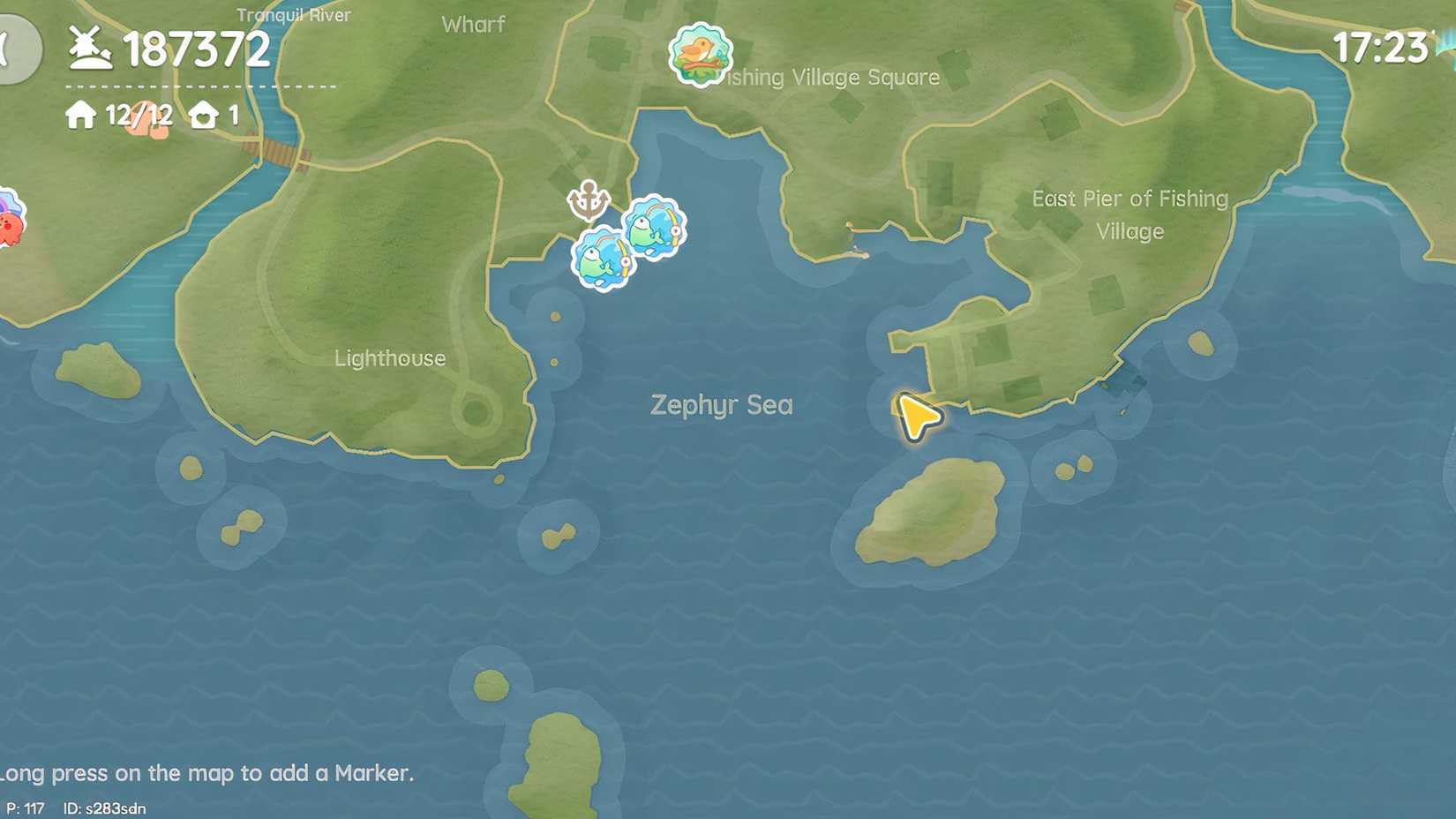Select East Pier of Fishing Village label
Image resolution: width=1456 pixels, height=819 pixels.
[1130, 214]
